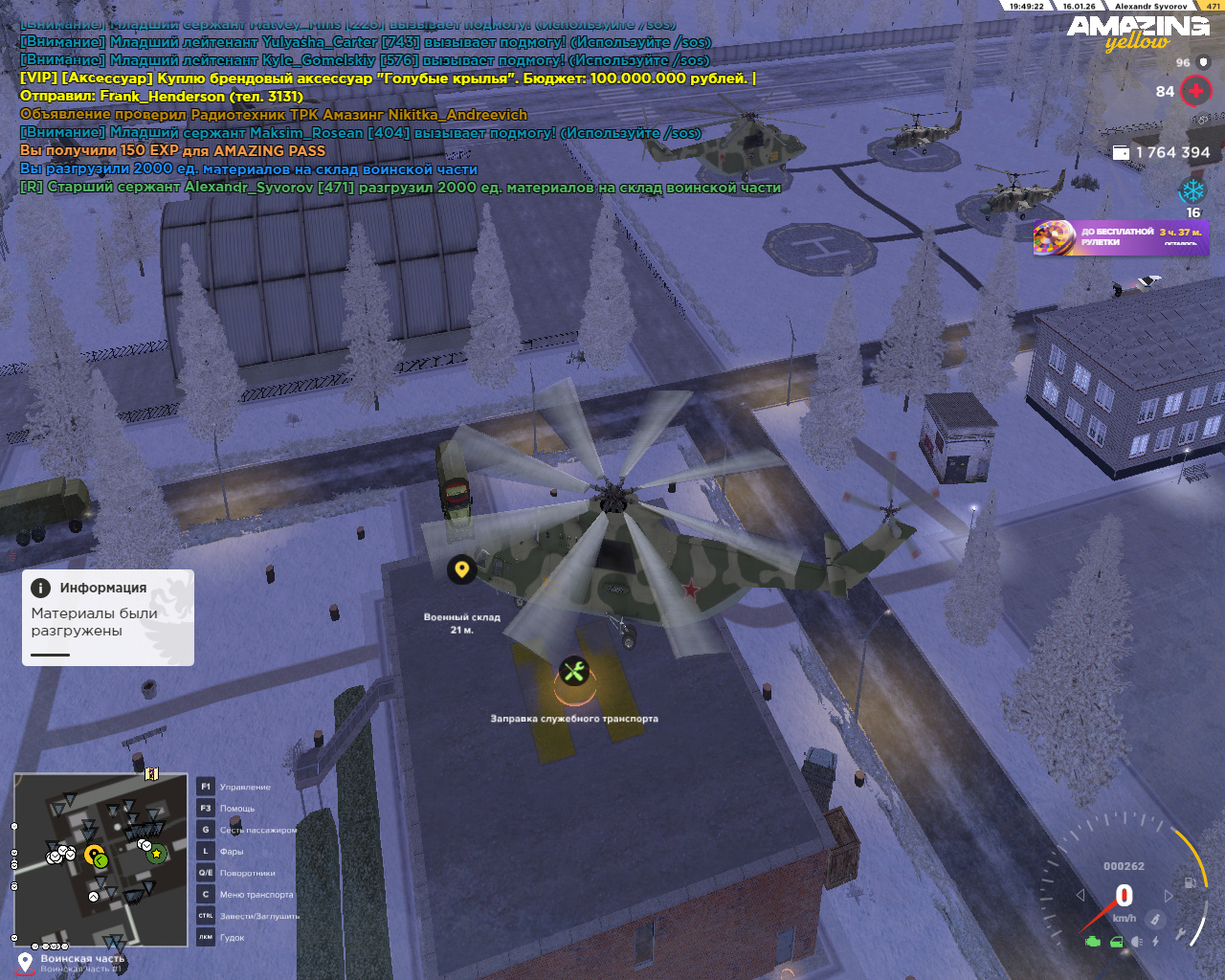Viewport: 1225px width, 980px height.
Task: Click the Воинская часть location label
Action: tap(82, 959)
